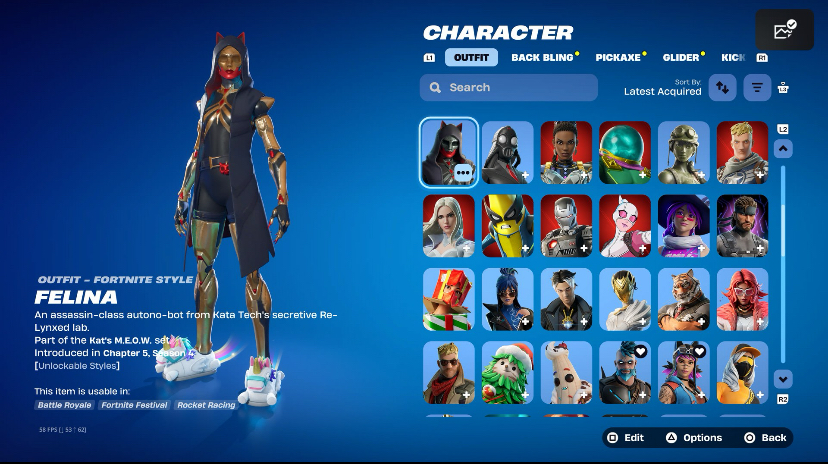Switch to the Back Bling tab
This screenshot has height=464, width=828.
click(x=542, y=57)
